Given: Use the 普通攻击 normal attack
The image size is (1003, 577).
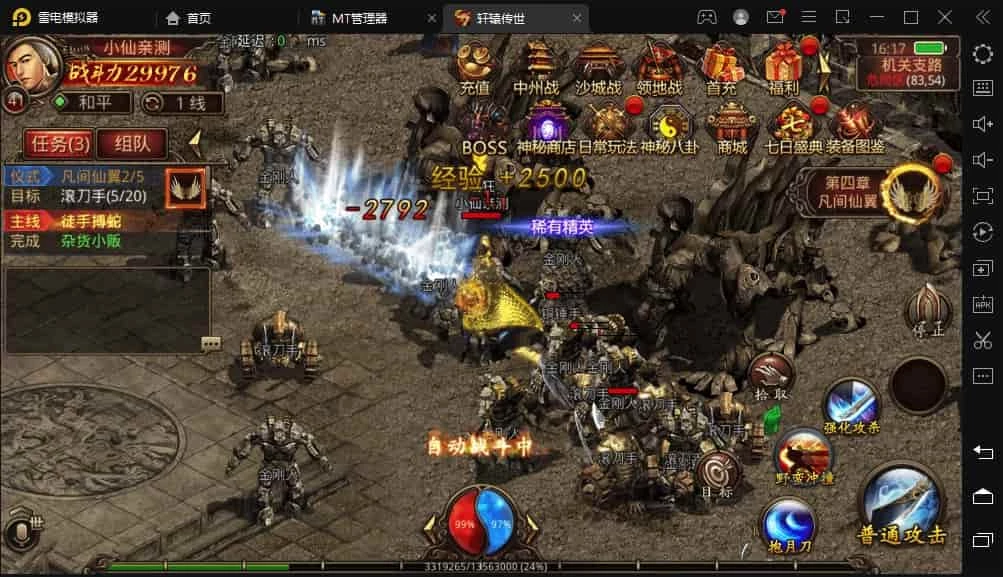Looking at the screenshot, I should pyautogui.click(x=901, y=507).
